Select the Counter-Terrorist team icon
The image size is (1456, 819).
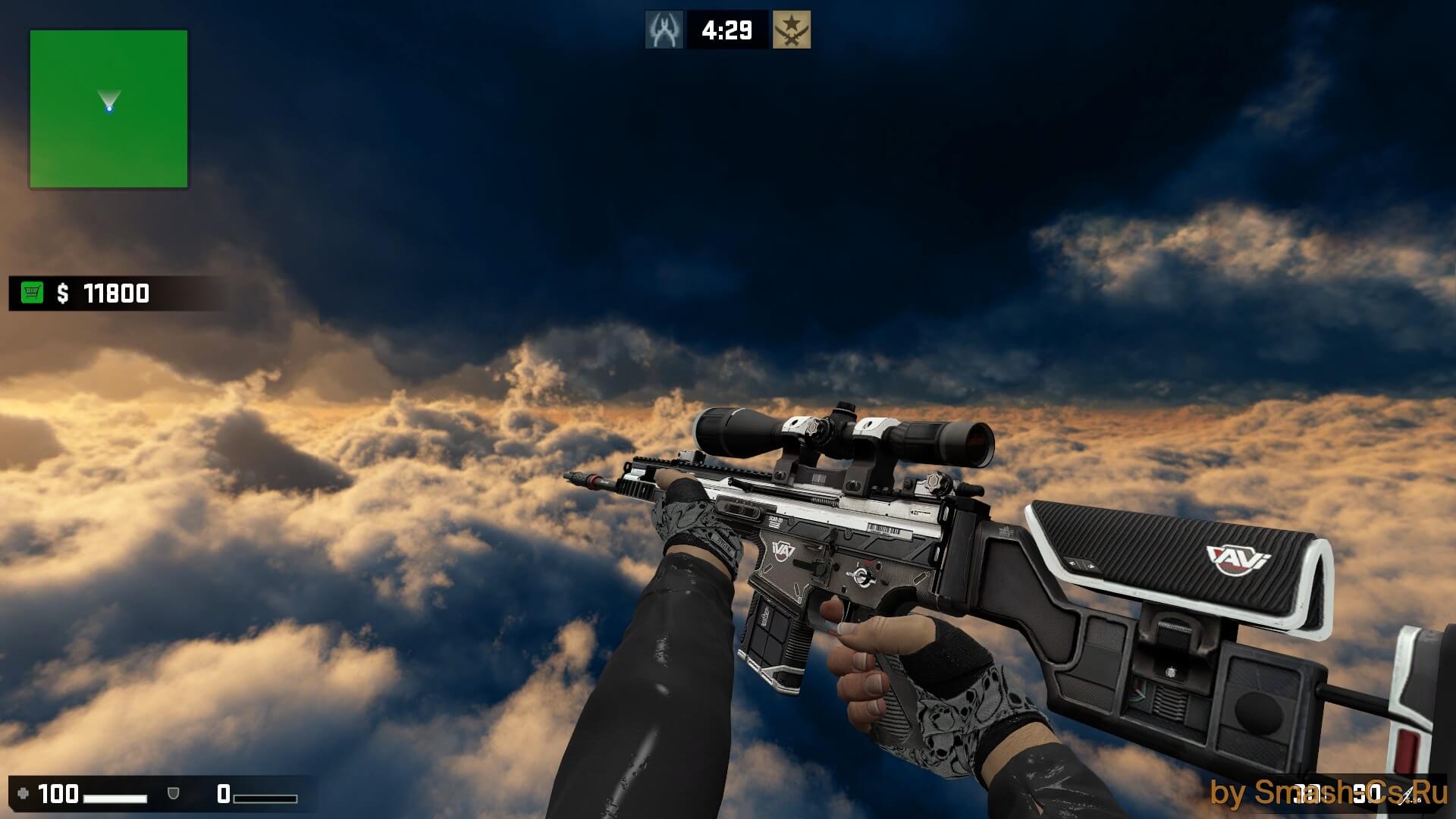664,30
